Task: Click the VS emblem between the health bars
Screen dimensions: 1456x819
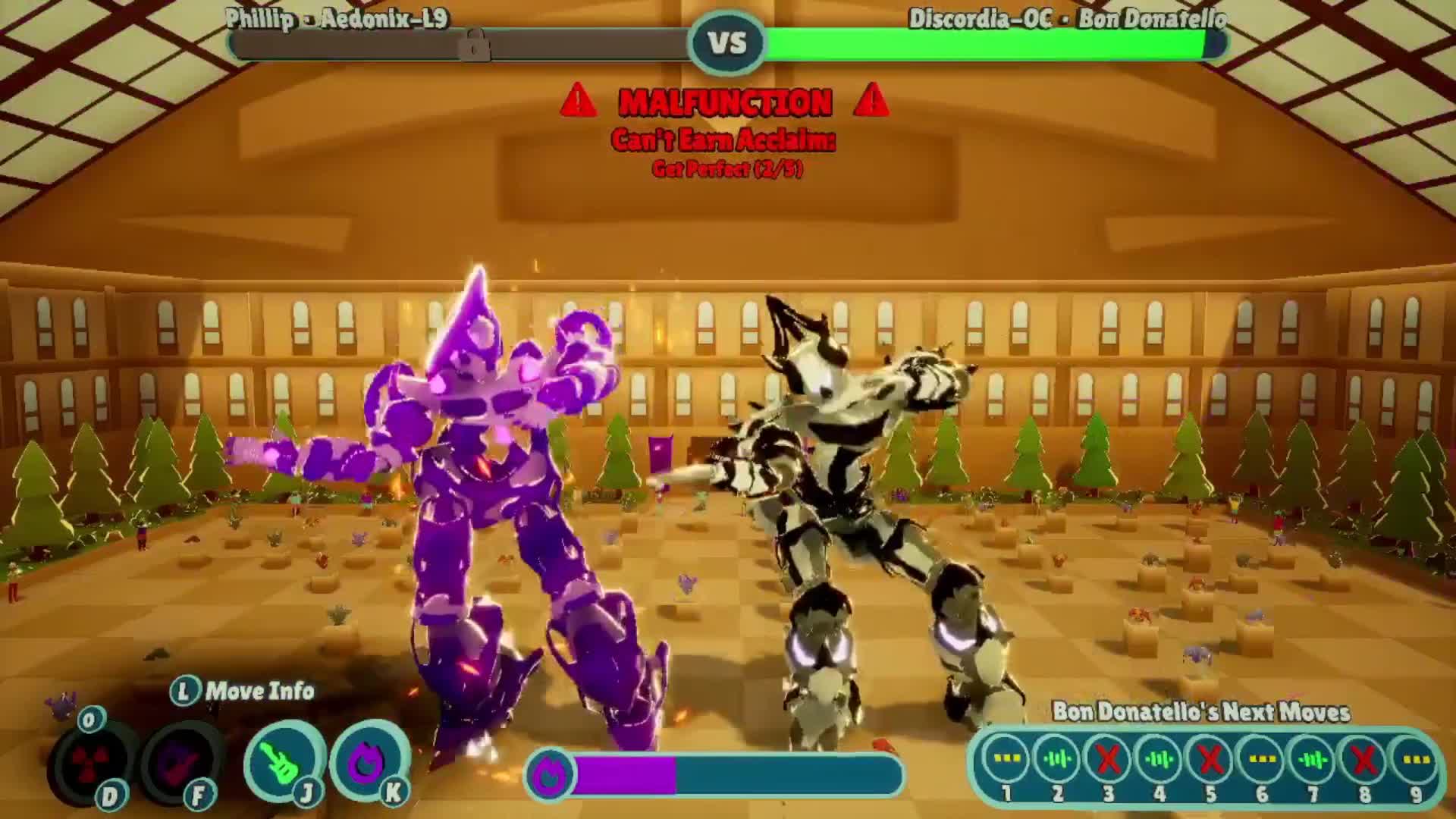Action: click(727, 43)
